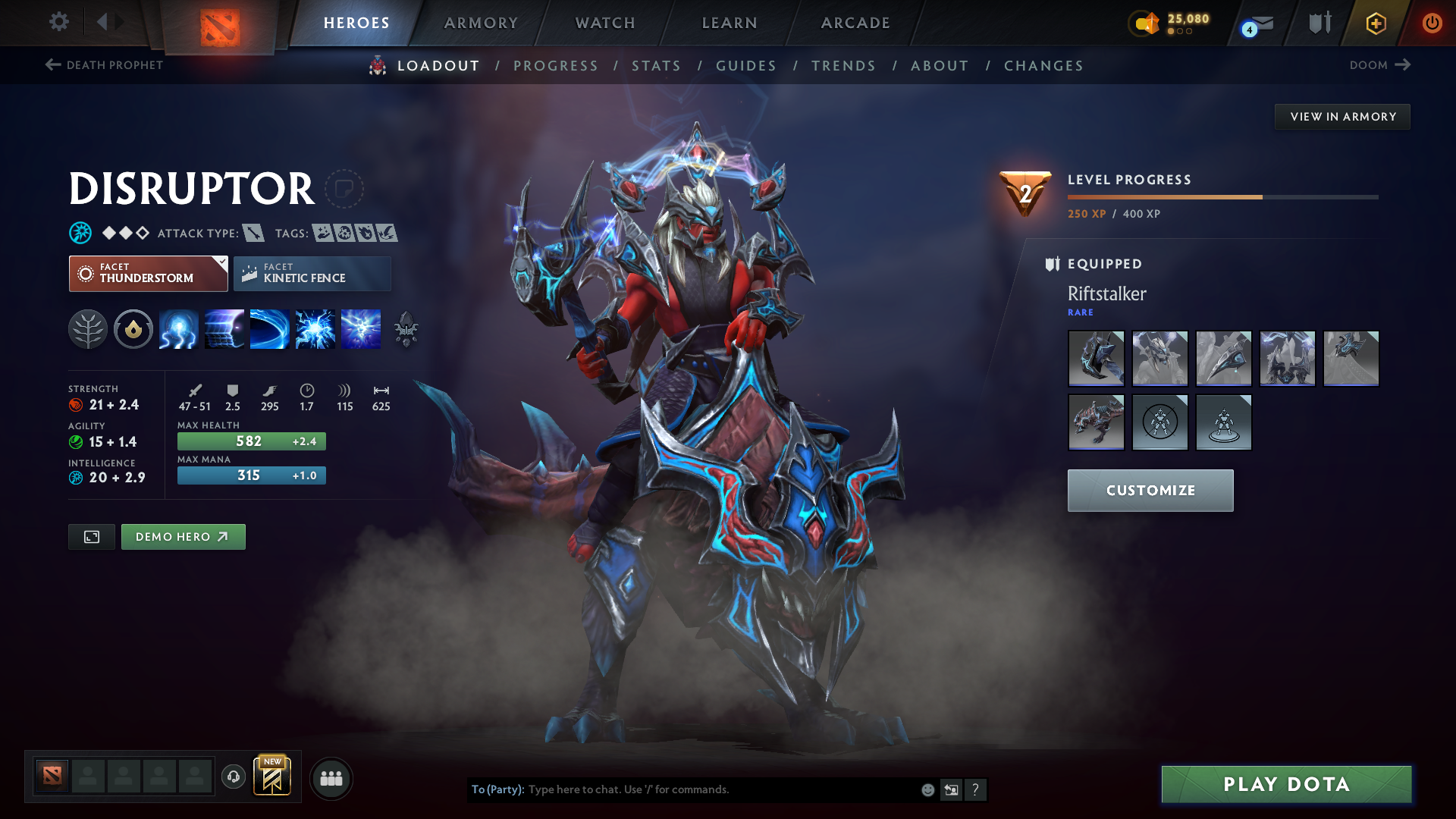This screenshot has height=819, width=1456.
Task: Click the DEMO HERO button
Action: coord(183,536)
